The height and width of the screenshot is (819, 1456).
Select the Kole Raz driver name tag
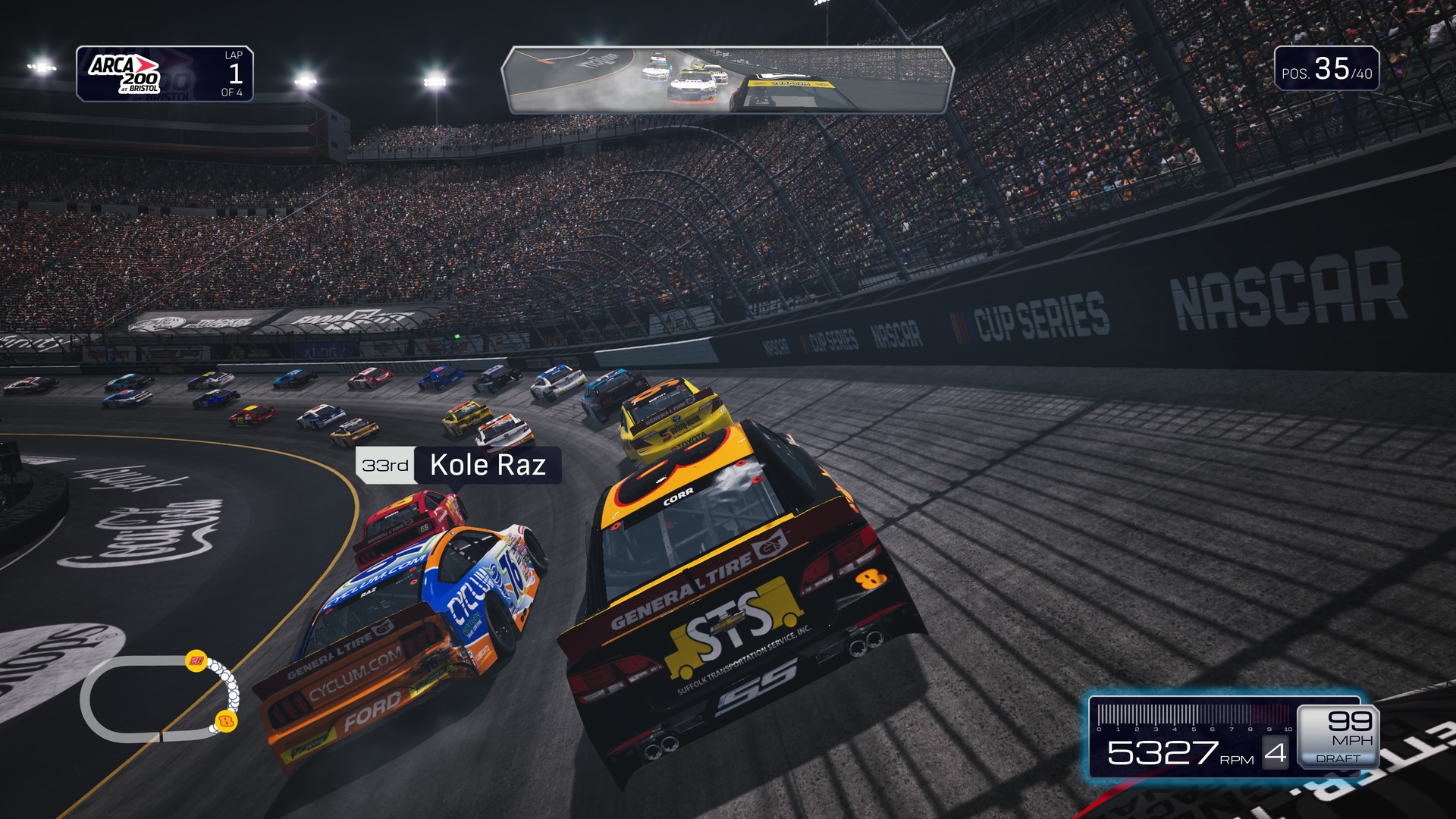click(458, 465)
